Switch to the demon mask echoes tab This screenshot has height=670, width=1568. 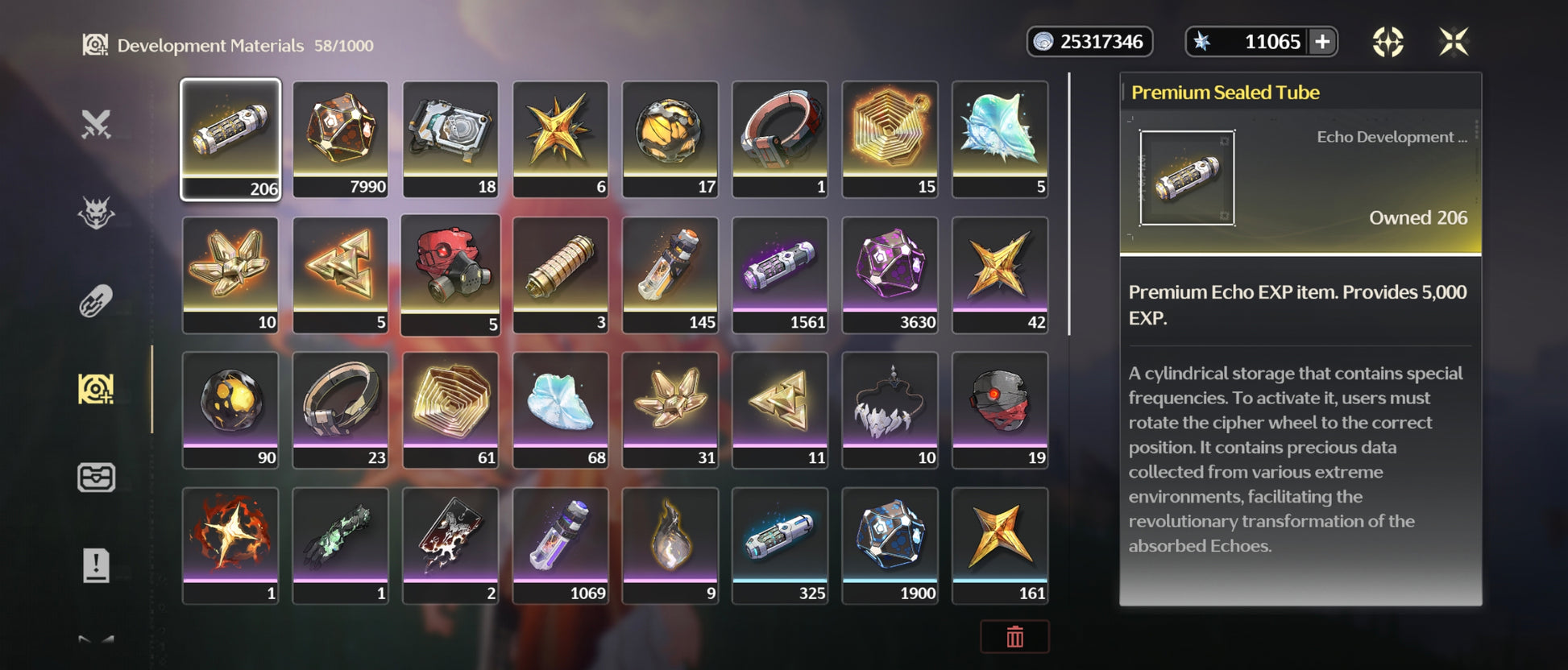(x=96, y=213)
